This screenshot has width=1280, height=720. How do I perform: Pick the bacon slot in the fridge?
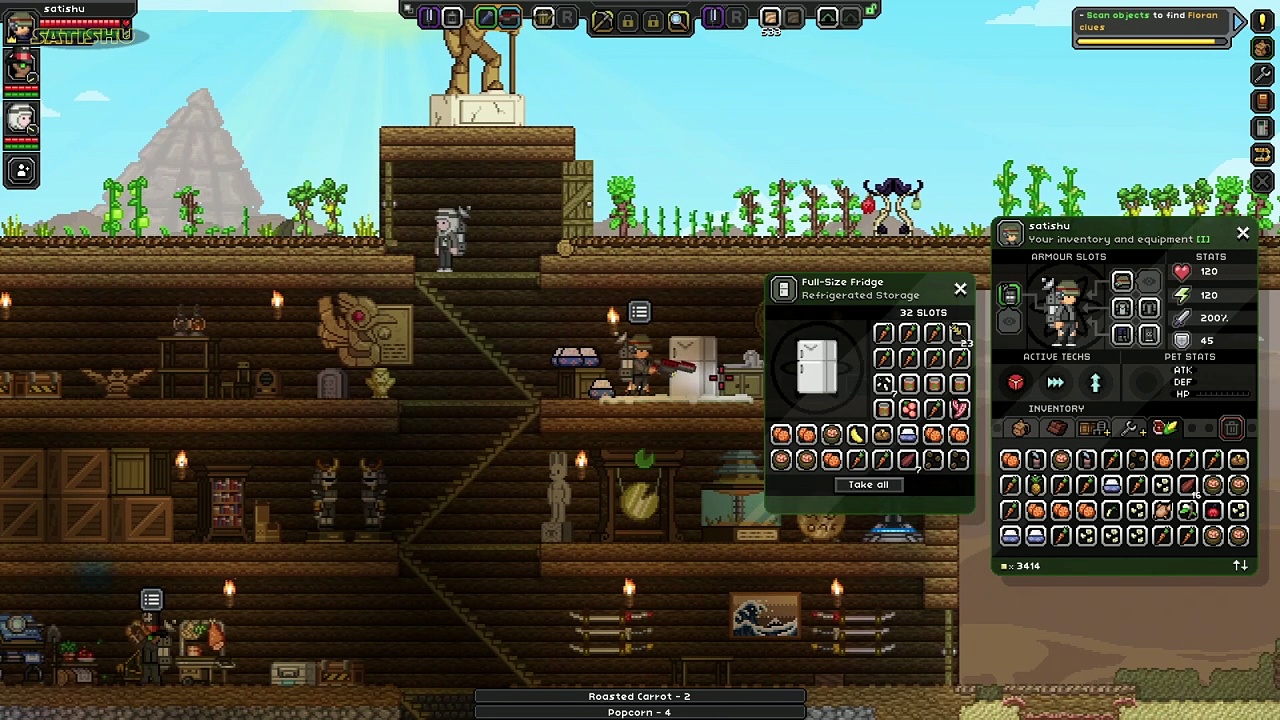click(959, 409)
